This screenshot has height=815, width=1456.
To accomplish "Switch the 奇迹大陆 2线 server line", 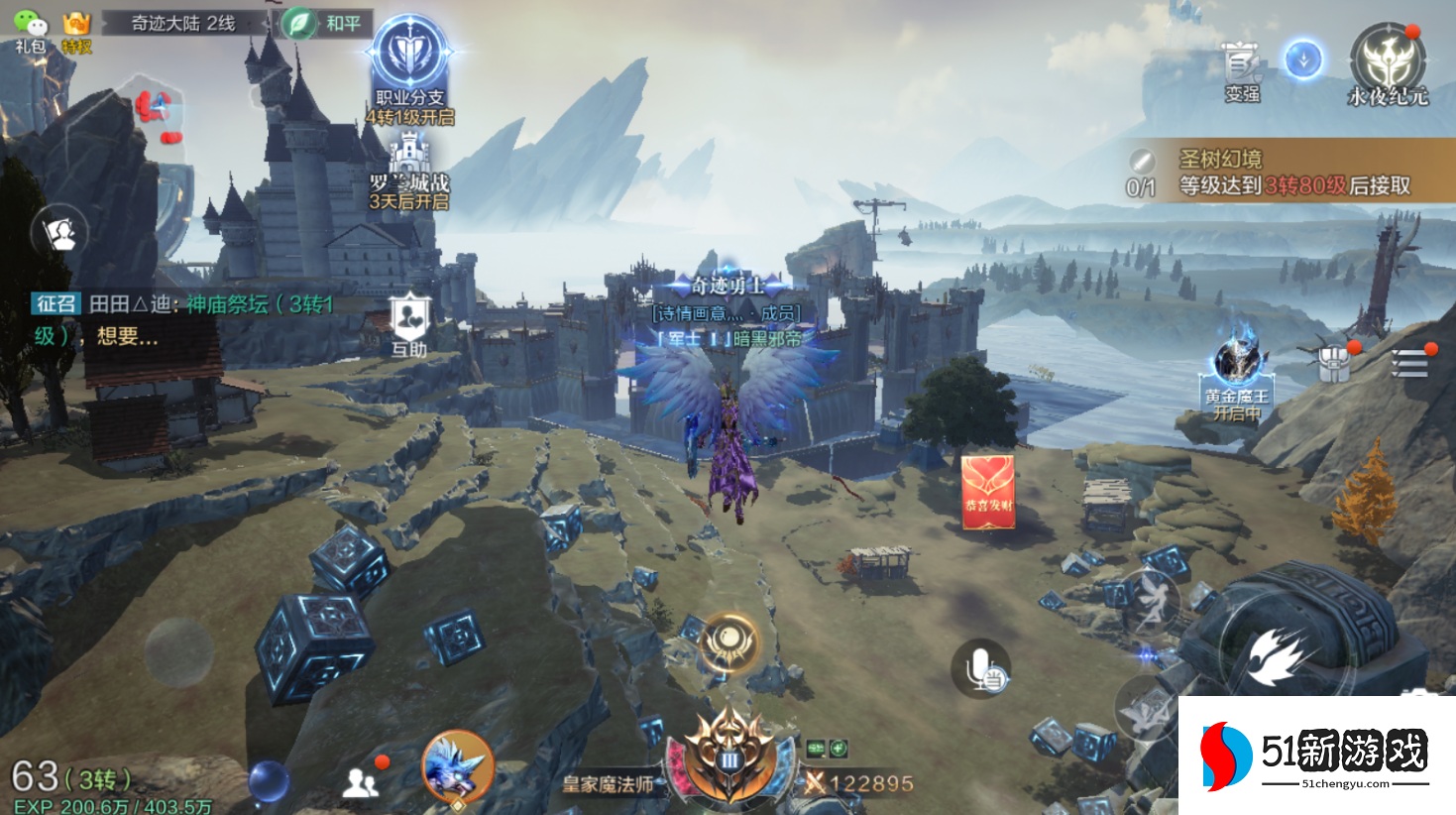I will [183, 23].
